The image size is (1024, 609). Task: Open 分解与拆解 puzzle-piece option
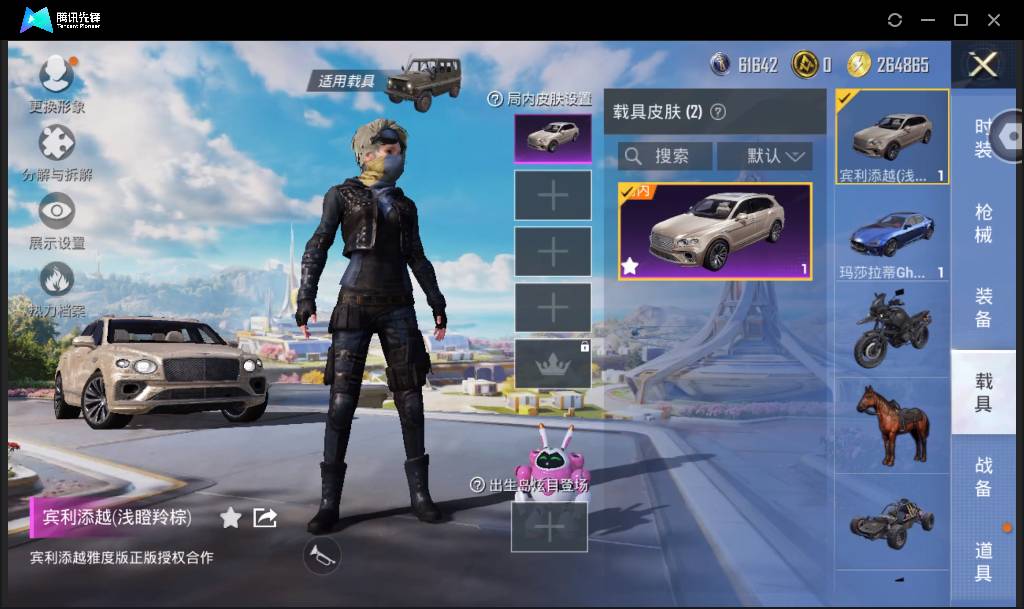pos(57,143)
